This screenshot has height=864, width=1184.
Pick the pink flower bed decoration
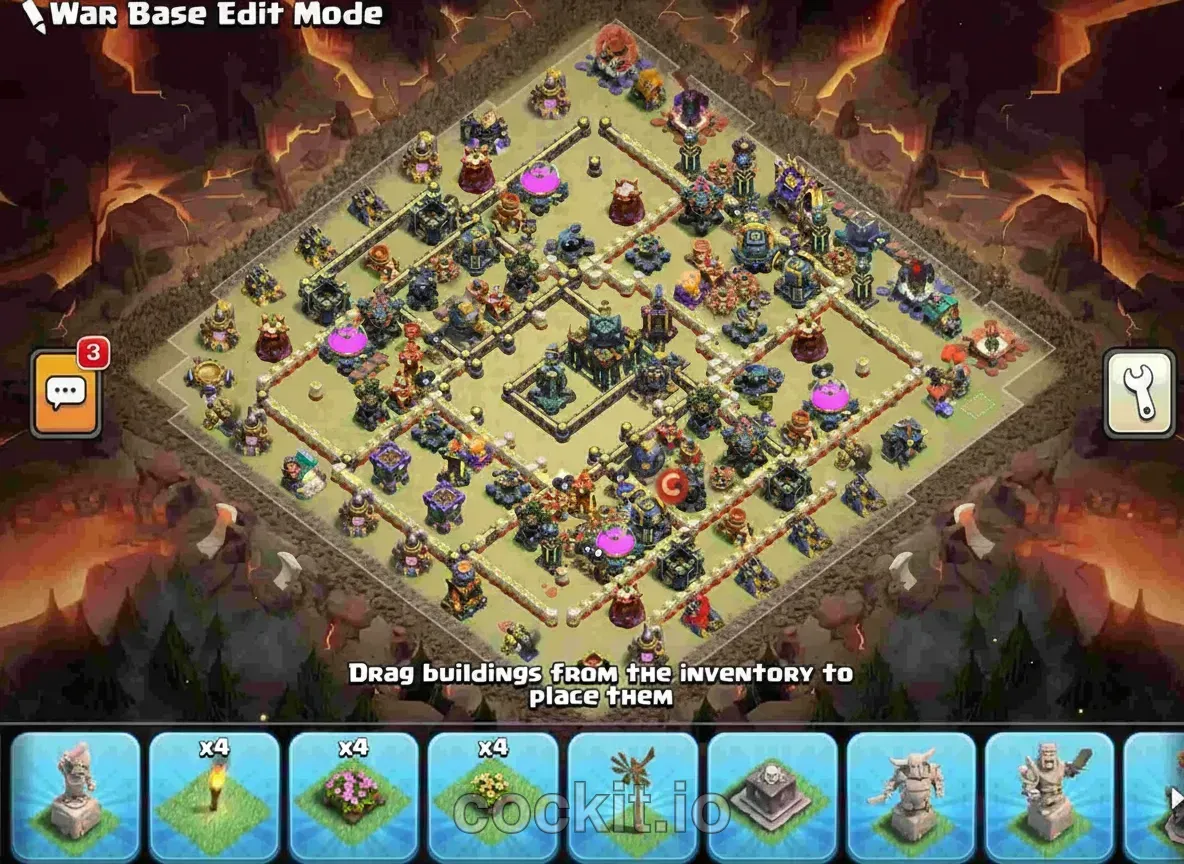353,797
